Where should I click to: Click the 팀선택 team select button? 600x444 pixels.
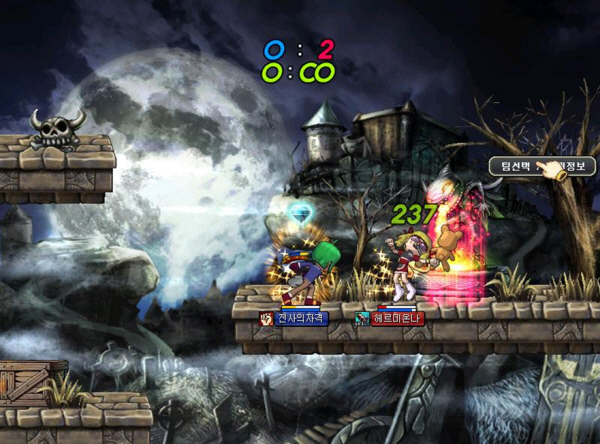click(x=512, y=167)
